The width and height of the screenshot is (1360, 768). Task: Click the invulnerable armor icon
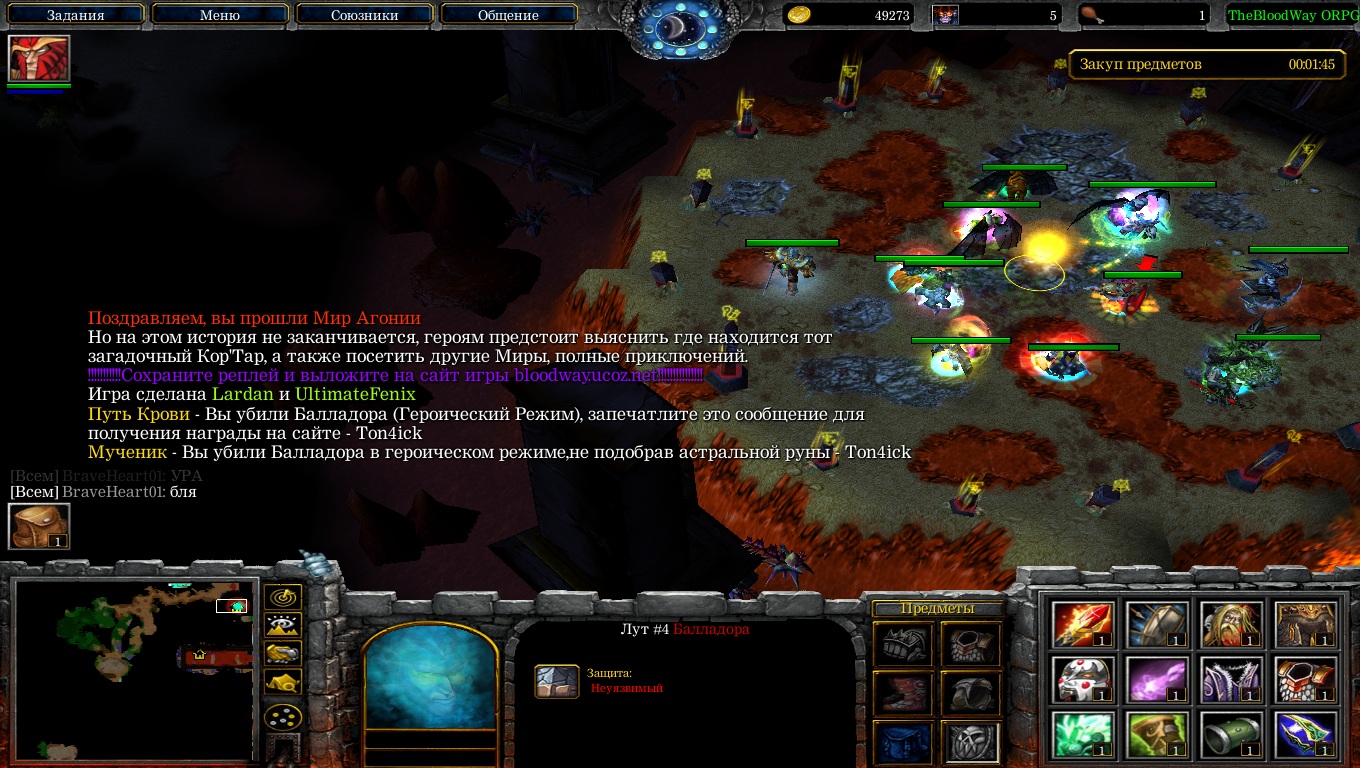pyautogui.click(x=557, y=681)
